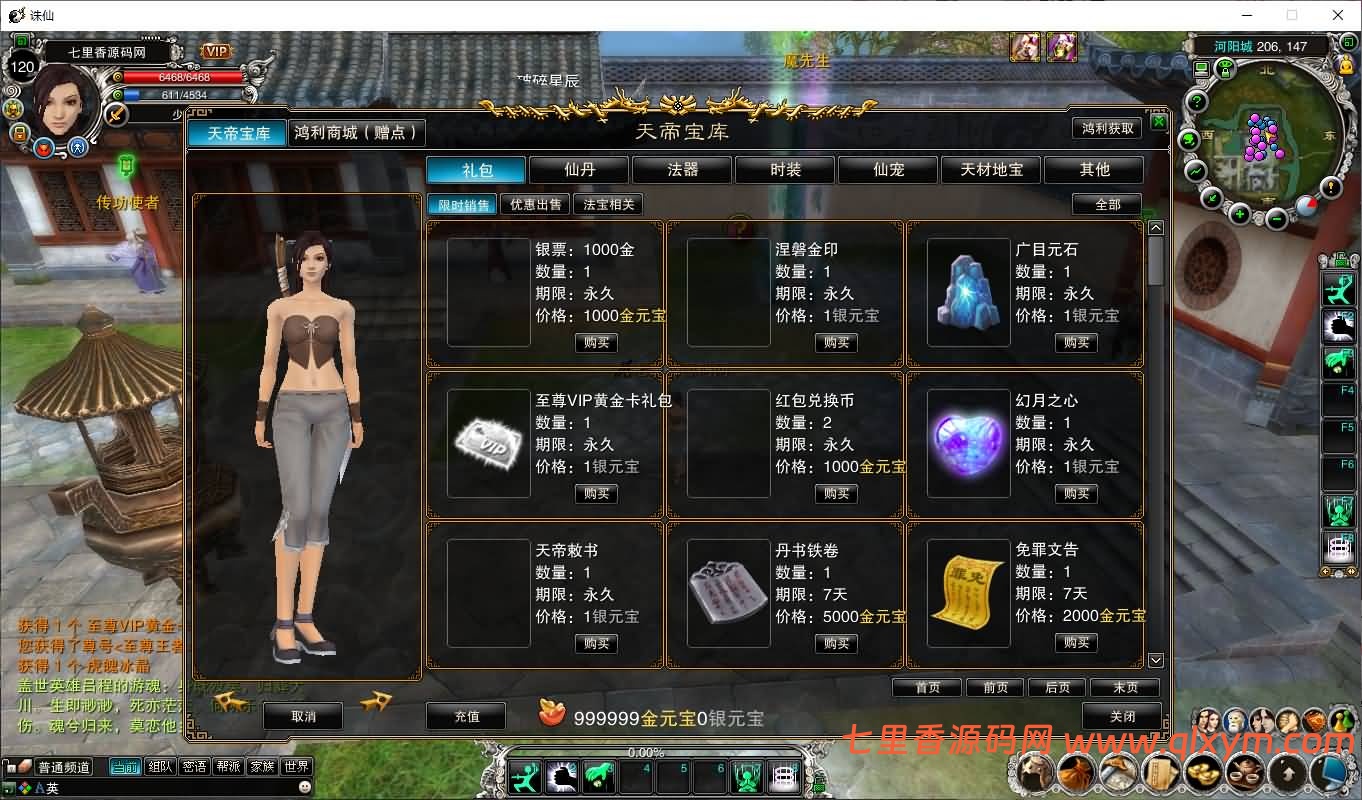Screen dimensions: 1362x800
Task: Click the teapot social icon at bottom right
Action: pos(1243,770)
